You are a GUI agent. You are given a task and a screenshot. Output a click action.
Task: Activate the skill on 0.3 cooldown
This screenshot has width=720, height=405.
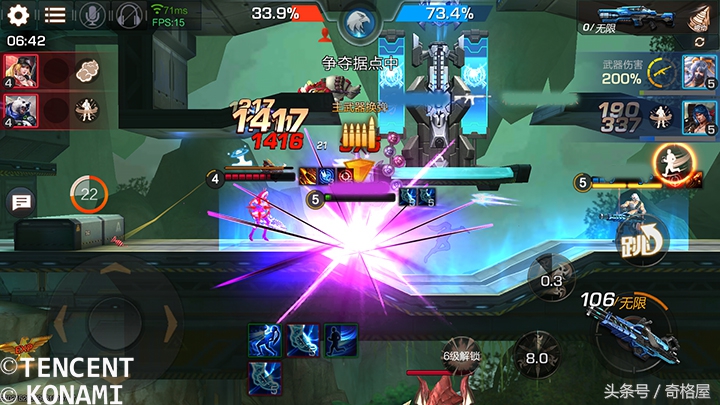click(x=551, y=280)
